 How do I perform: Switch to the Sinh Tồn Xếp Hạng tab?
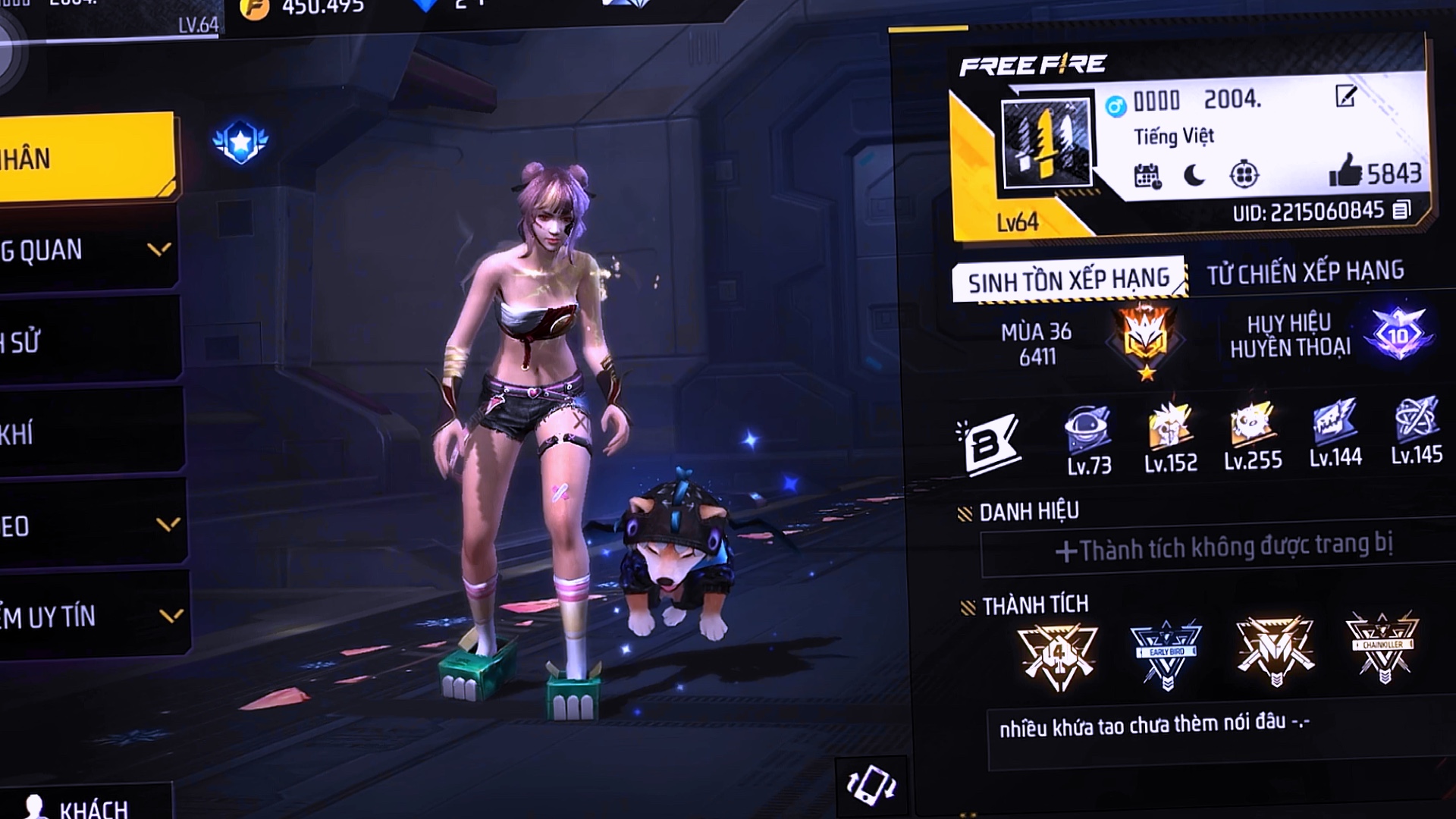(x=1068, y=280)
